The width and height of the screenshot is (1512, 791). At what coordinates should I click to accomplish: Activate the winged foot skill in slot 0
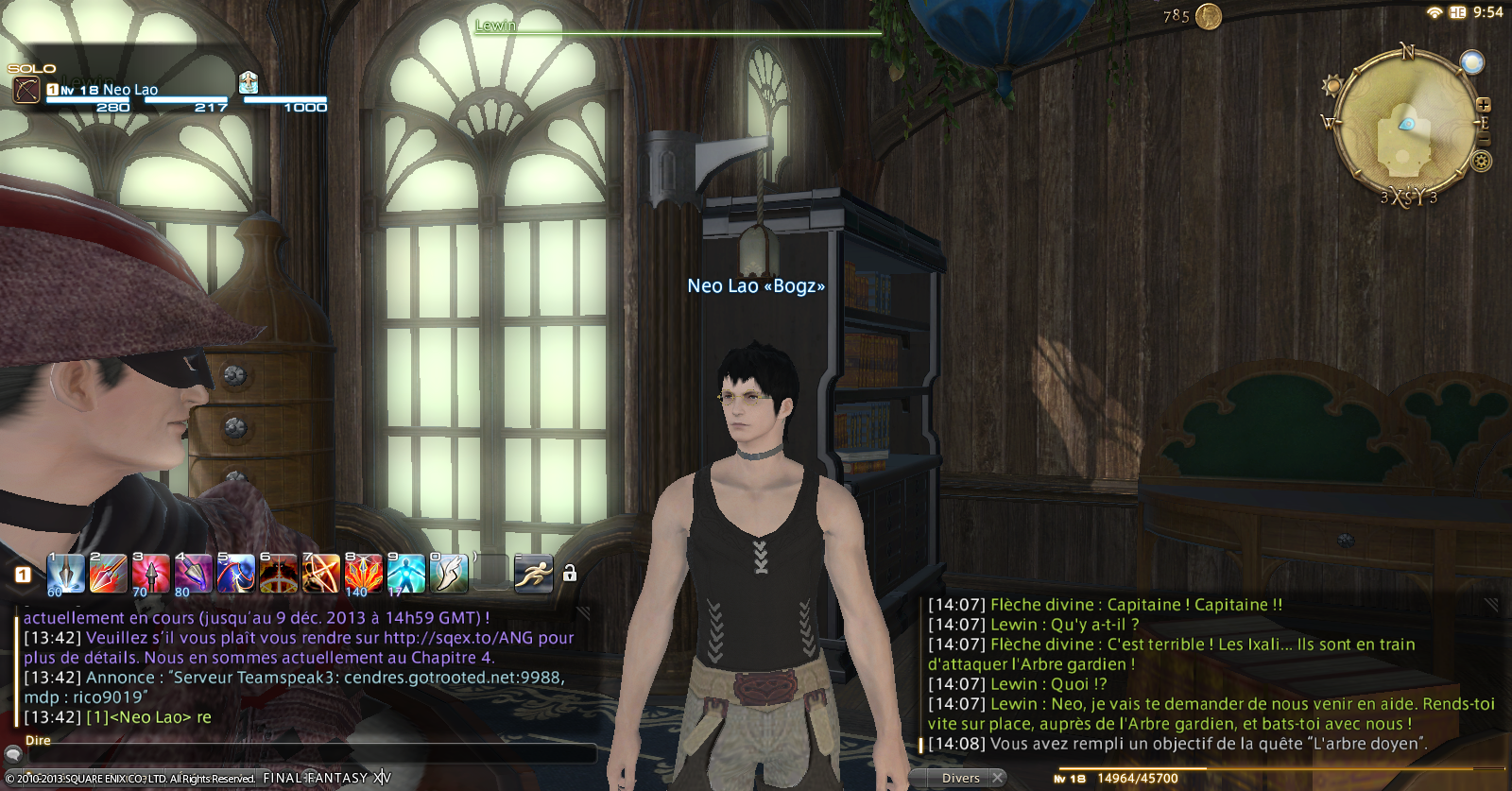pos(448,575)
